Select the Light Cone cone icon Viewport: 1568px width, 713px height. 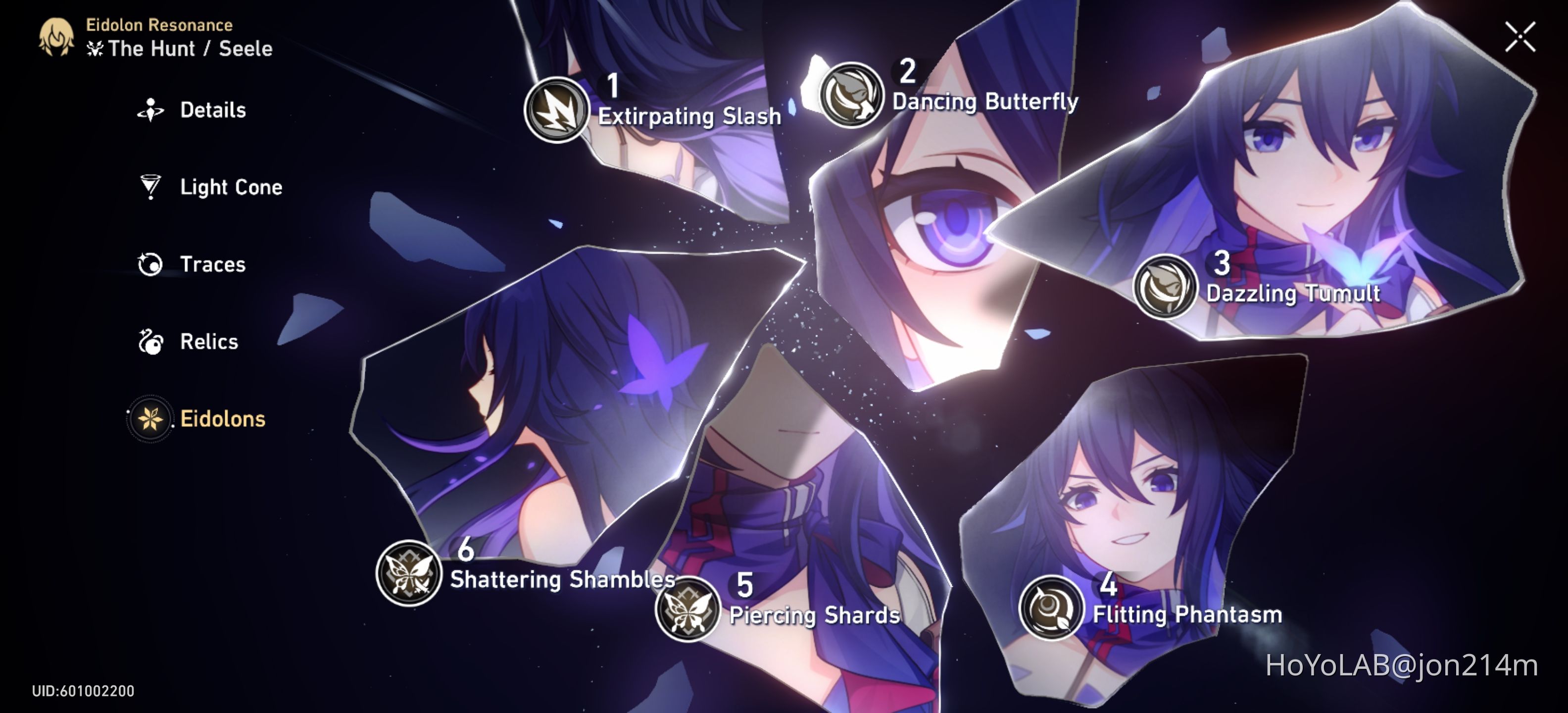click(151, 187)
